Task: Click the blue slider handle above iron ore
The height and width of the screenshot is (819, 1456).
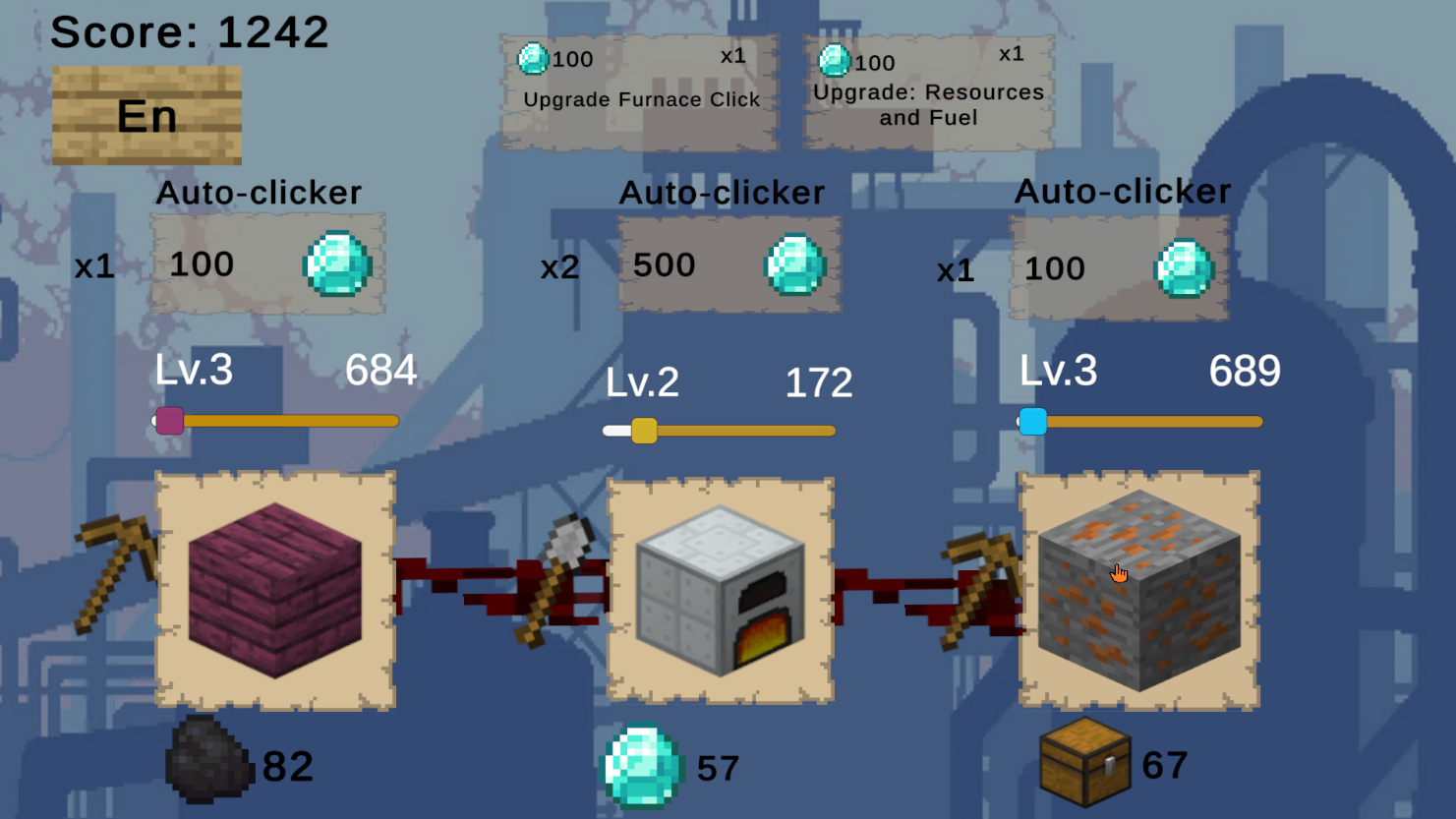Action: tap(1032, 421)
